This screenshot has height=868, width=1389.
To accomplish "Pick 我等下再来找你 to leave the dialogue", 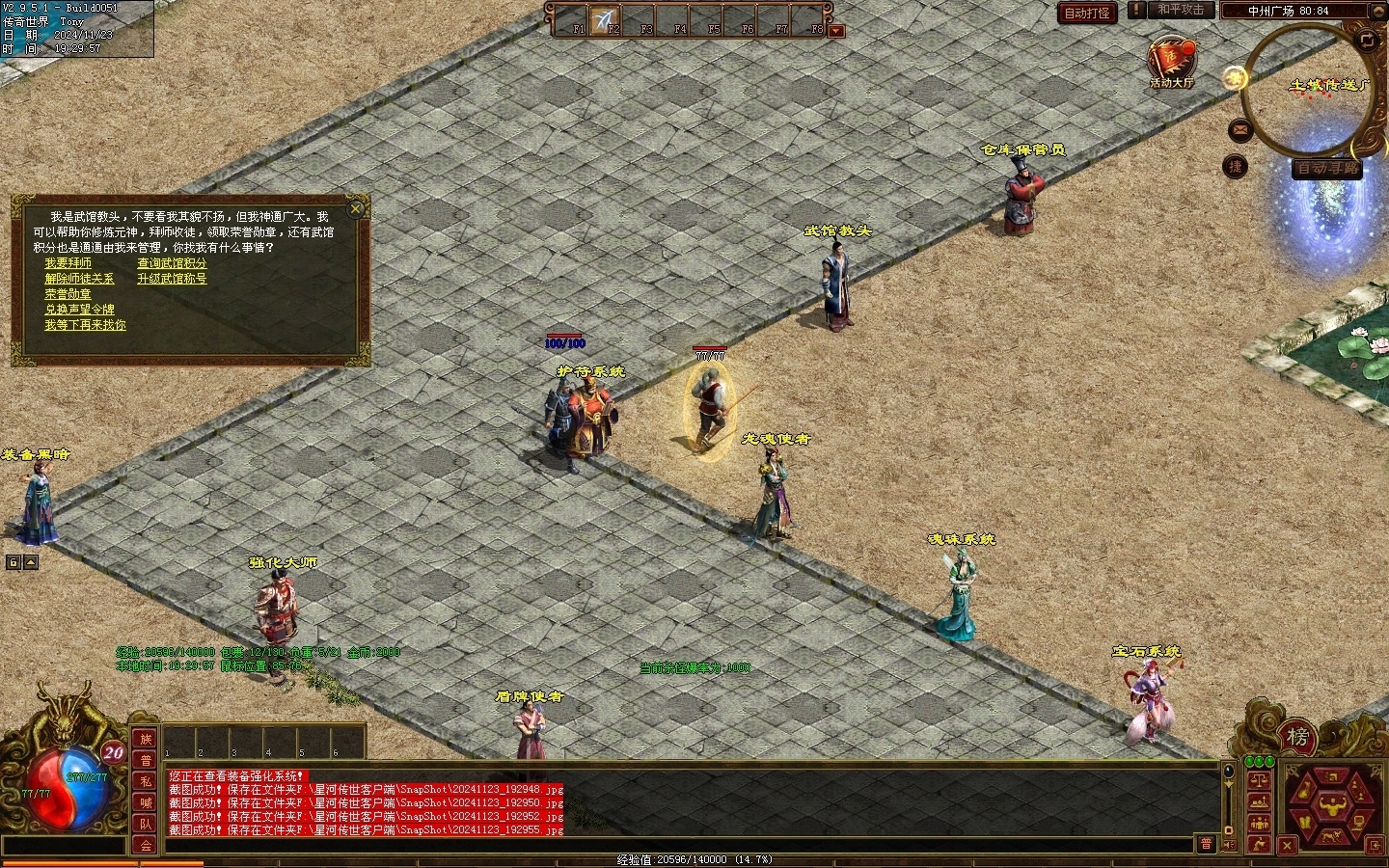I will (85, 325).
